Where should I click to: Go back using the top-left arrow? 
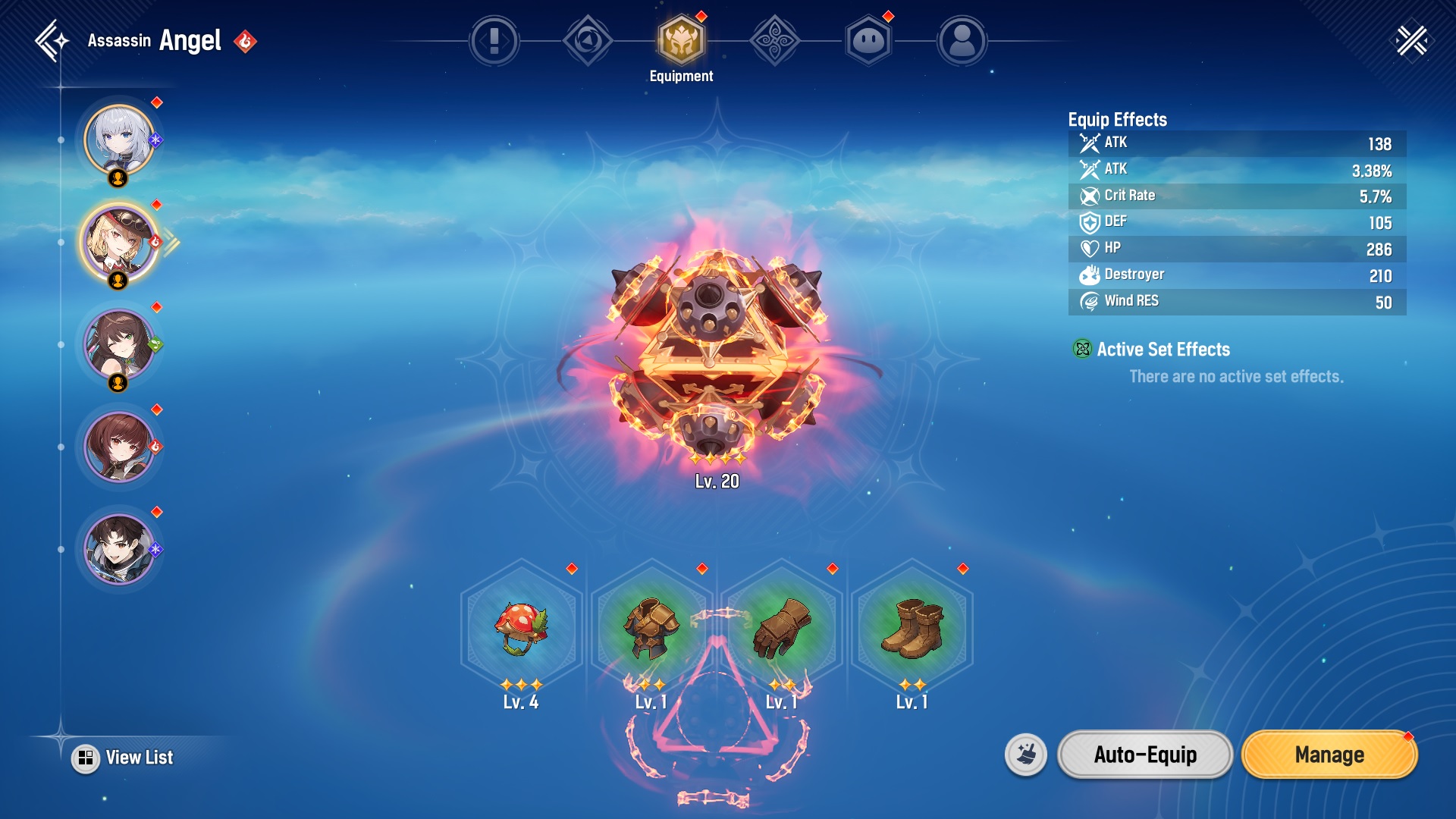coord(52,41)
